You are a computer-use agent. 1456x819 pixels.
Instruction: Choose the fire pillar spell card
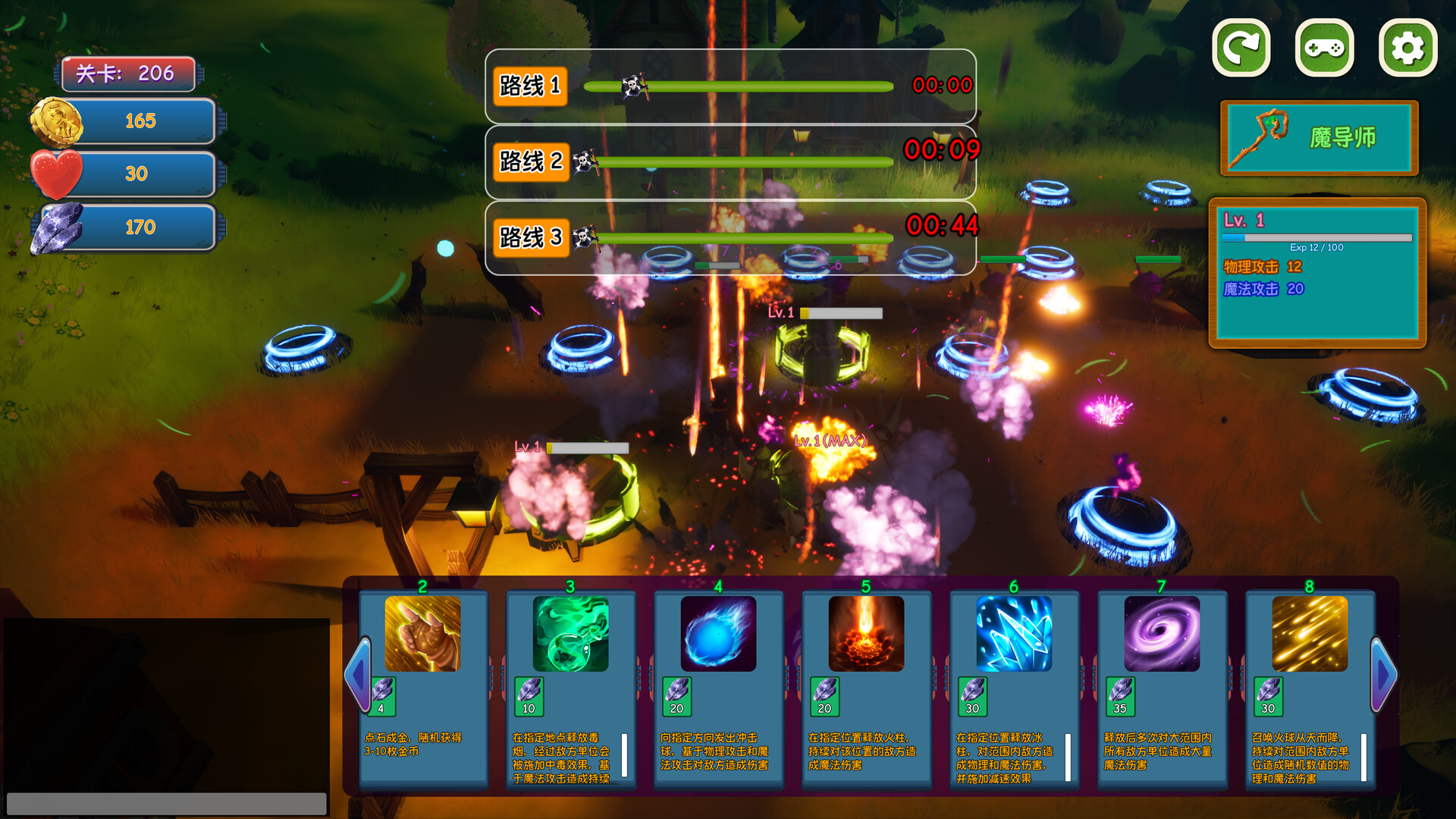click(x=866, y=634)
